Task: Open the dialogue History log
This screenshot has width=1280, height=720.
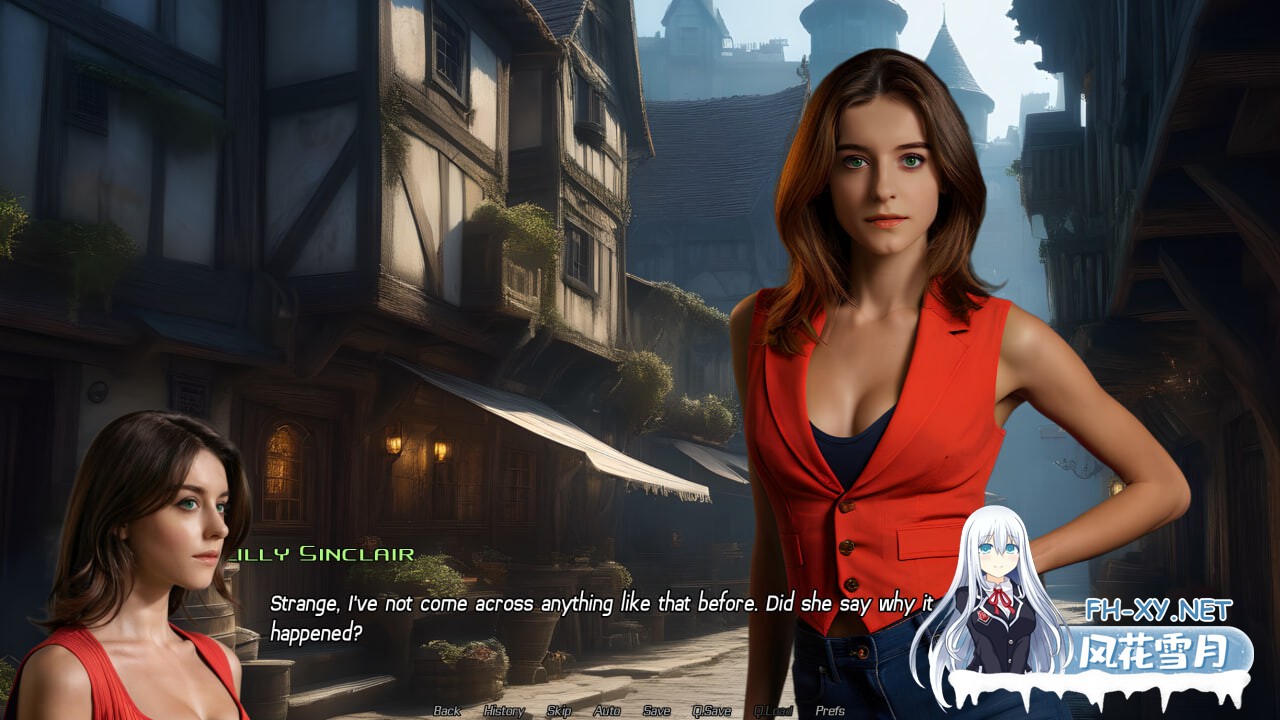Action: (x=503, y=711)
